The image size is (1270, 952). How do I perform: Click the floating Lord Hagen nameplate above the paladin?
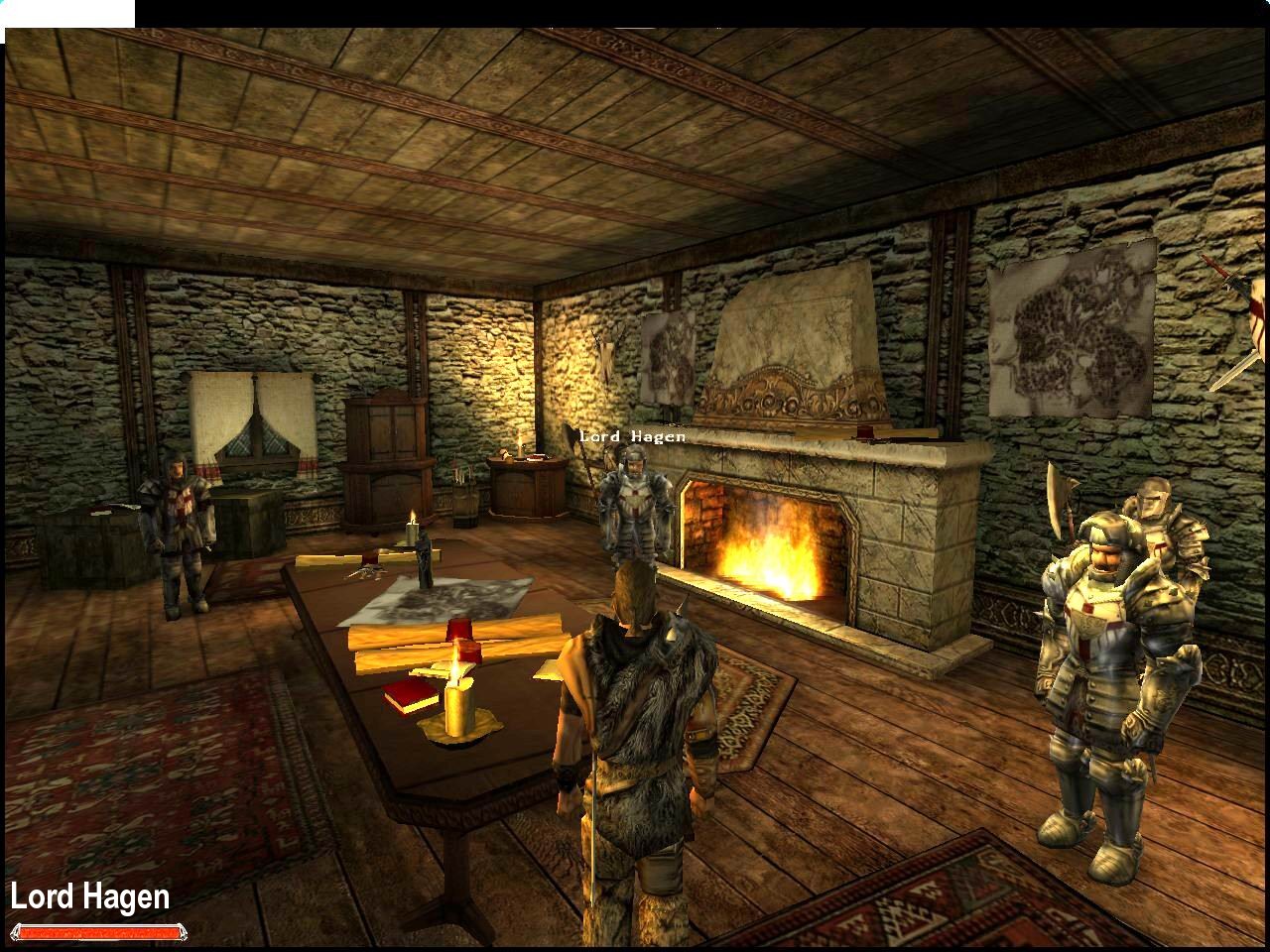[x=634, y=435]
